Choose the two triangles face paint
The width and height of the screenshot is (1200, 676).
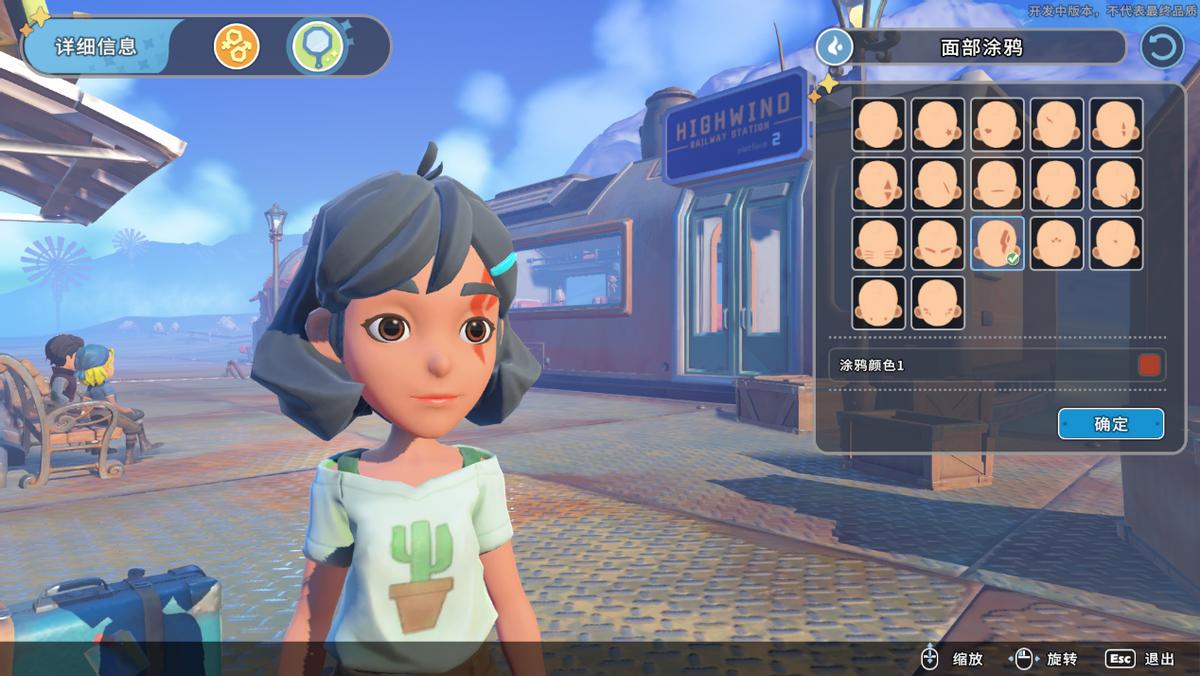pyautogui.click(x=879, y=184)
